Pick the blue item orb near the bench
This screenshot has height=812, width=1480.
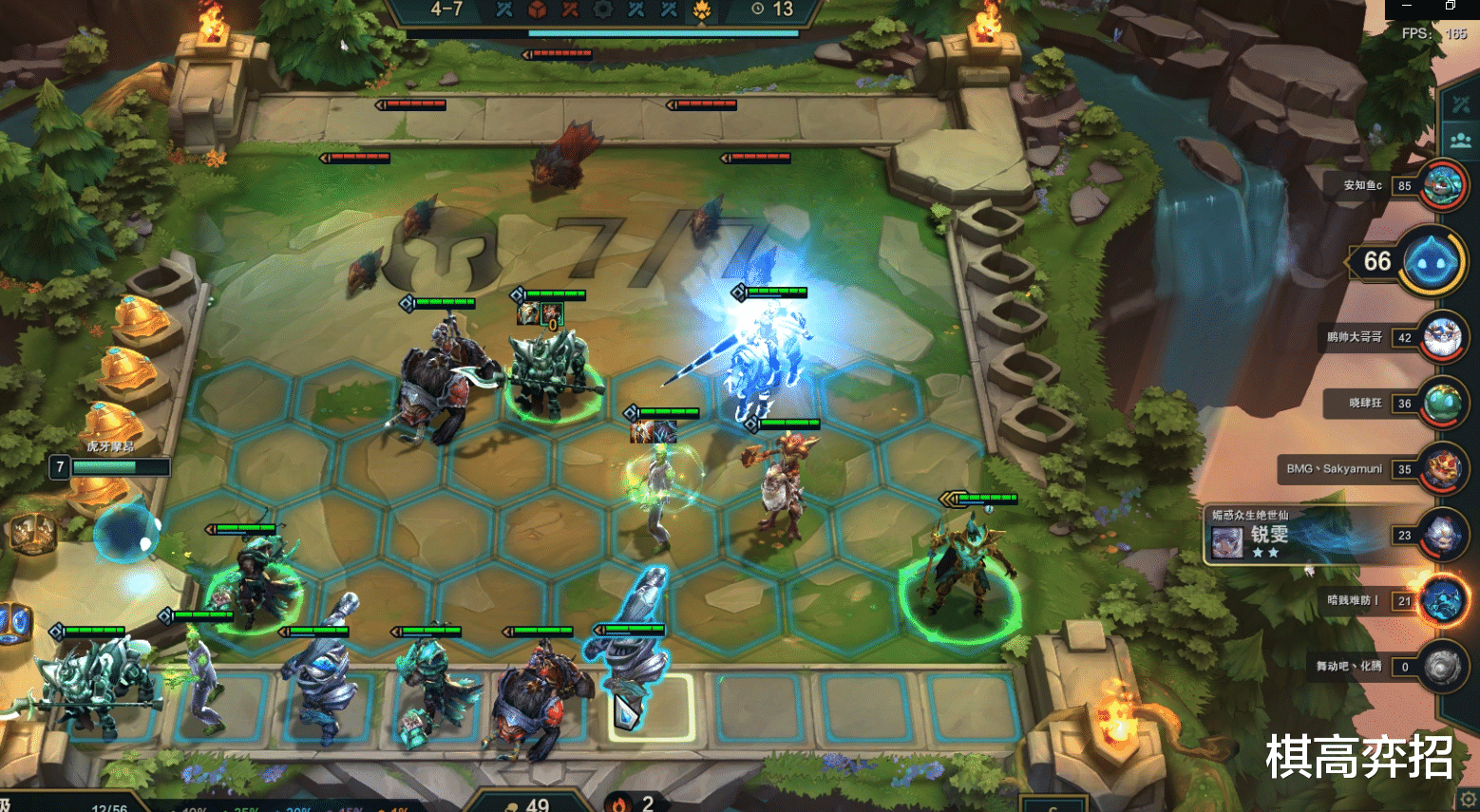click(123, 537)
